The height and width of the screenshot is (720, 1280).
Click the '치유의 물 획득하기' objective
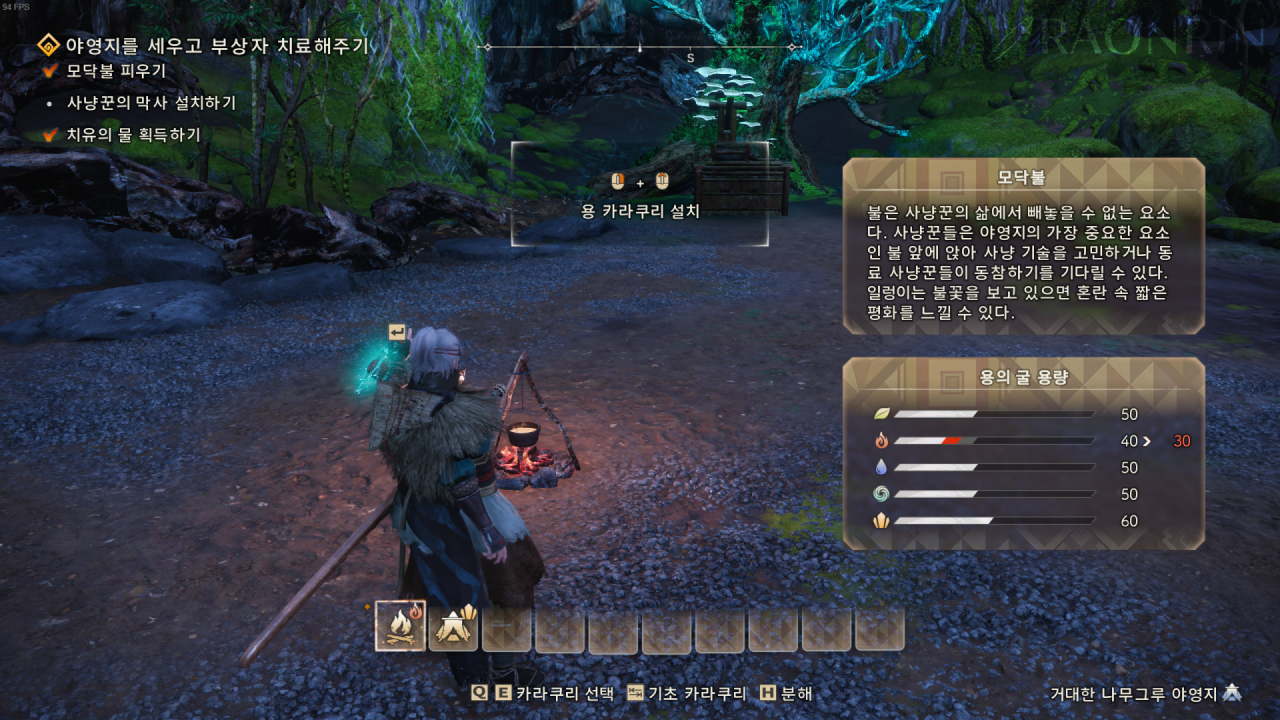coord(133,134)
